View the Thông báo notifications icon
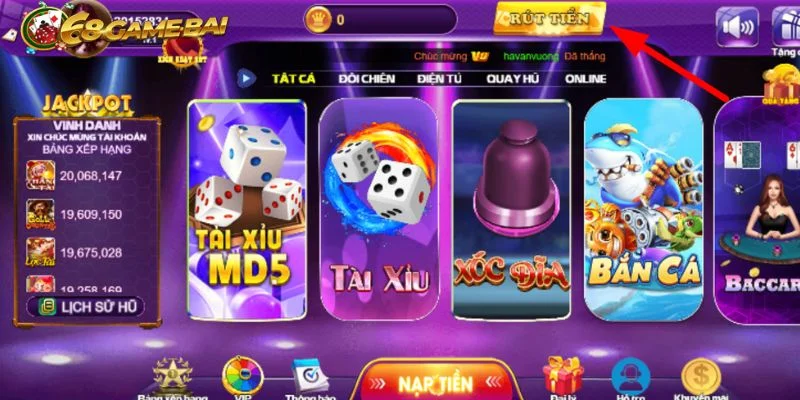 pyautogui.click(x=311, y=378)
